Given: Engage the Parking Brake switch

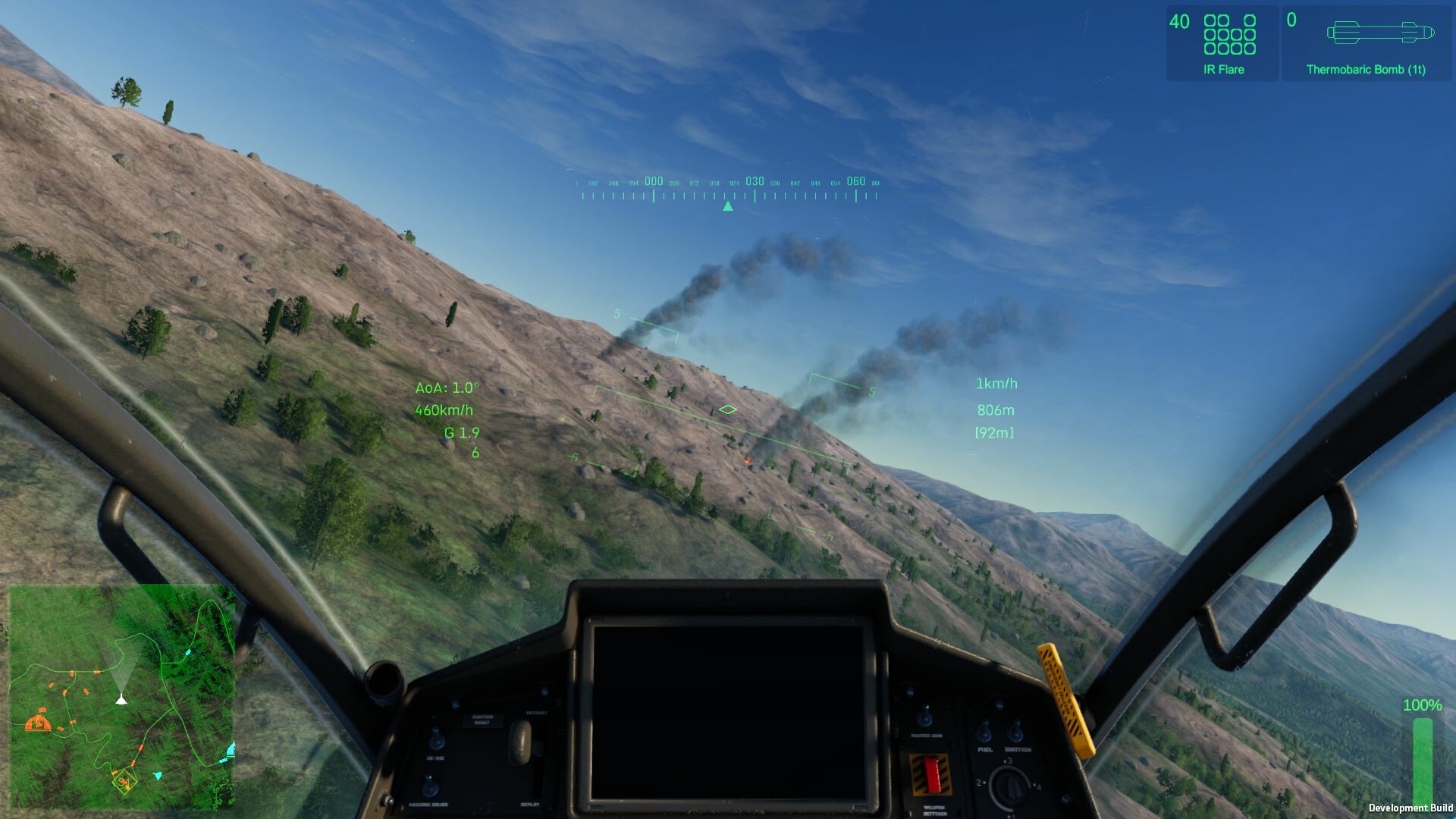Looking at the screenshot, I should click(x=430, y=786).
